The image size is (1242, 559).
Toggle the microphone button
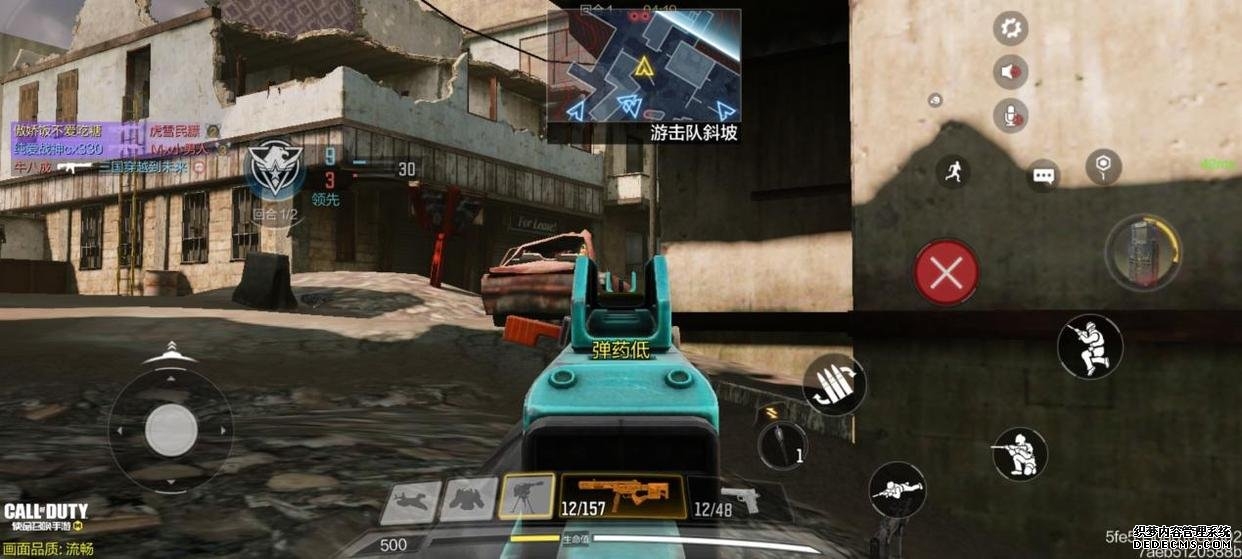[1010, 116]
